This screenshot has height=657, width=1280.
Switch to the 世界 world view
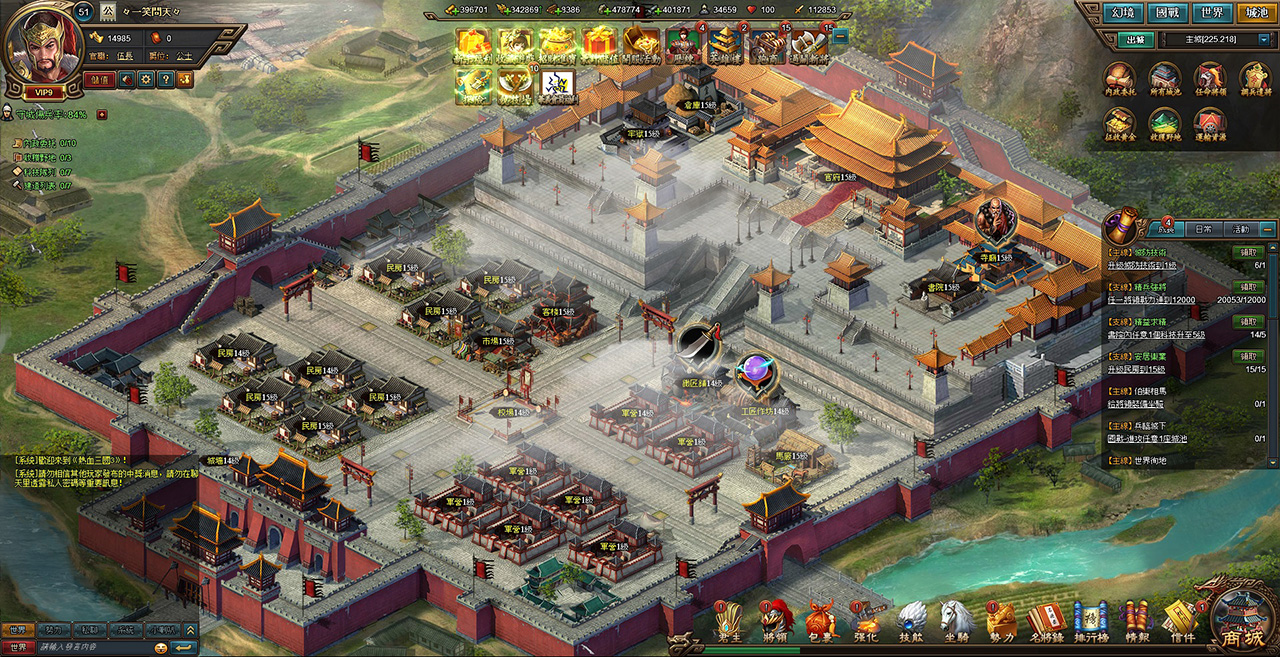point(1211,14)
